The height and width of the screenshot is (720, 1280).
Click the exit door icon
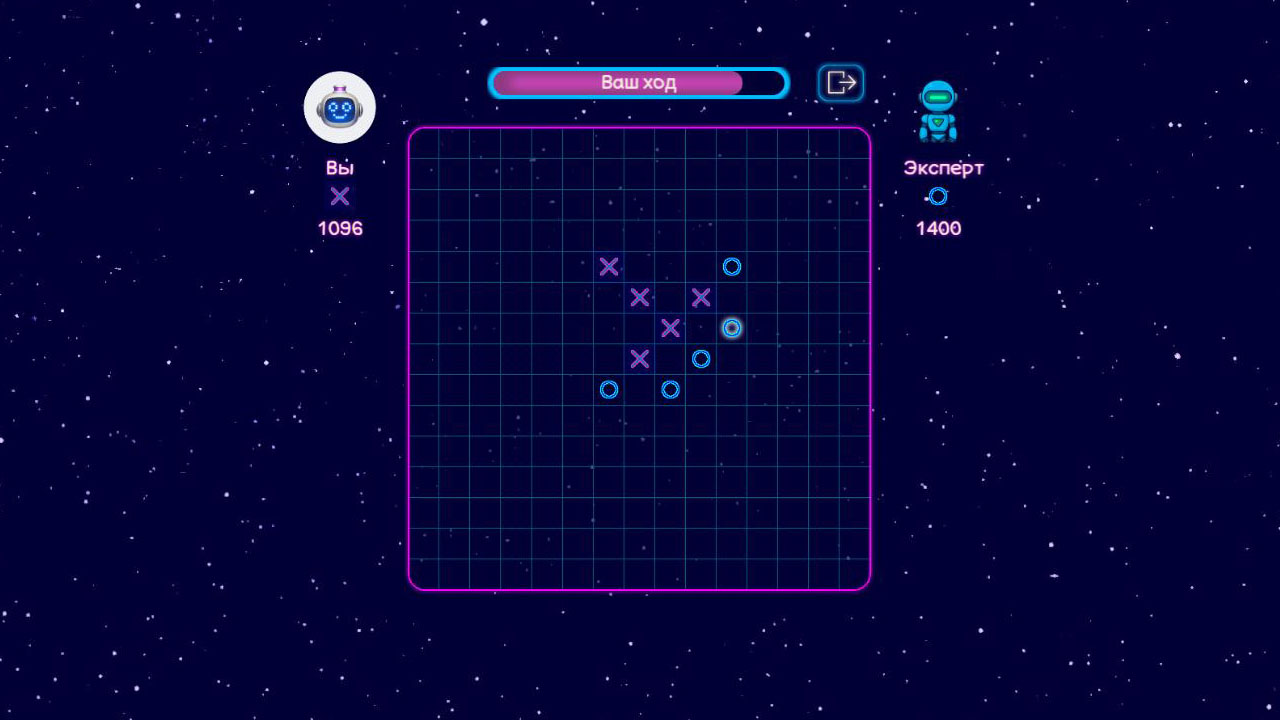[840, 82]
